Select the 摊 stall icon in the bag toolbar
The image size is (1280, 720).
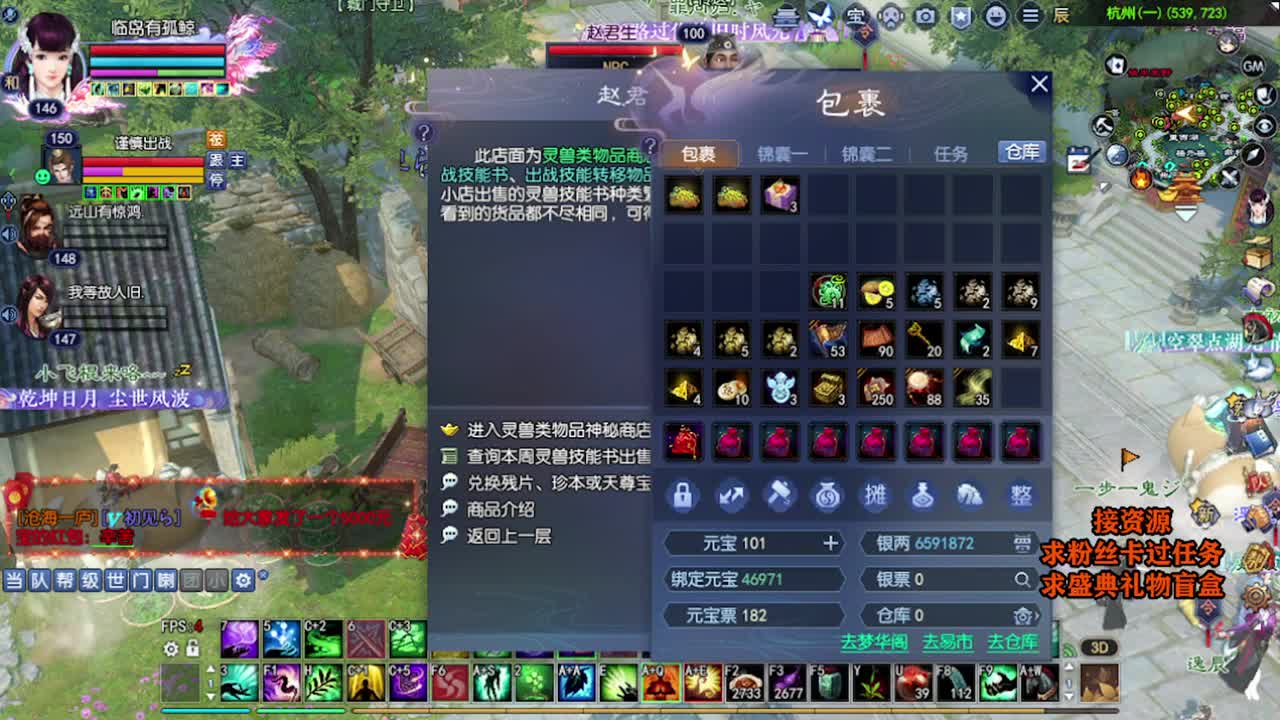876,495
